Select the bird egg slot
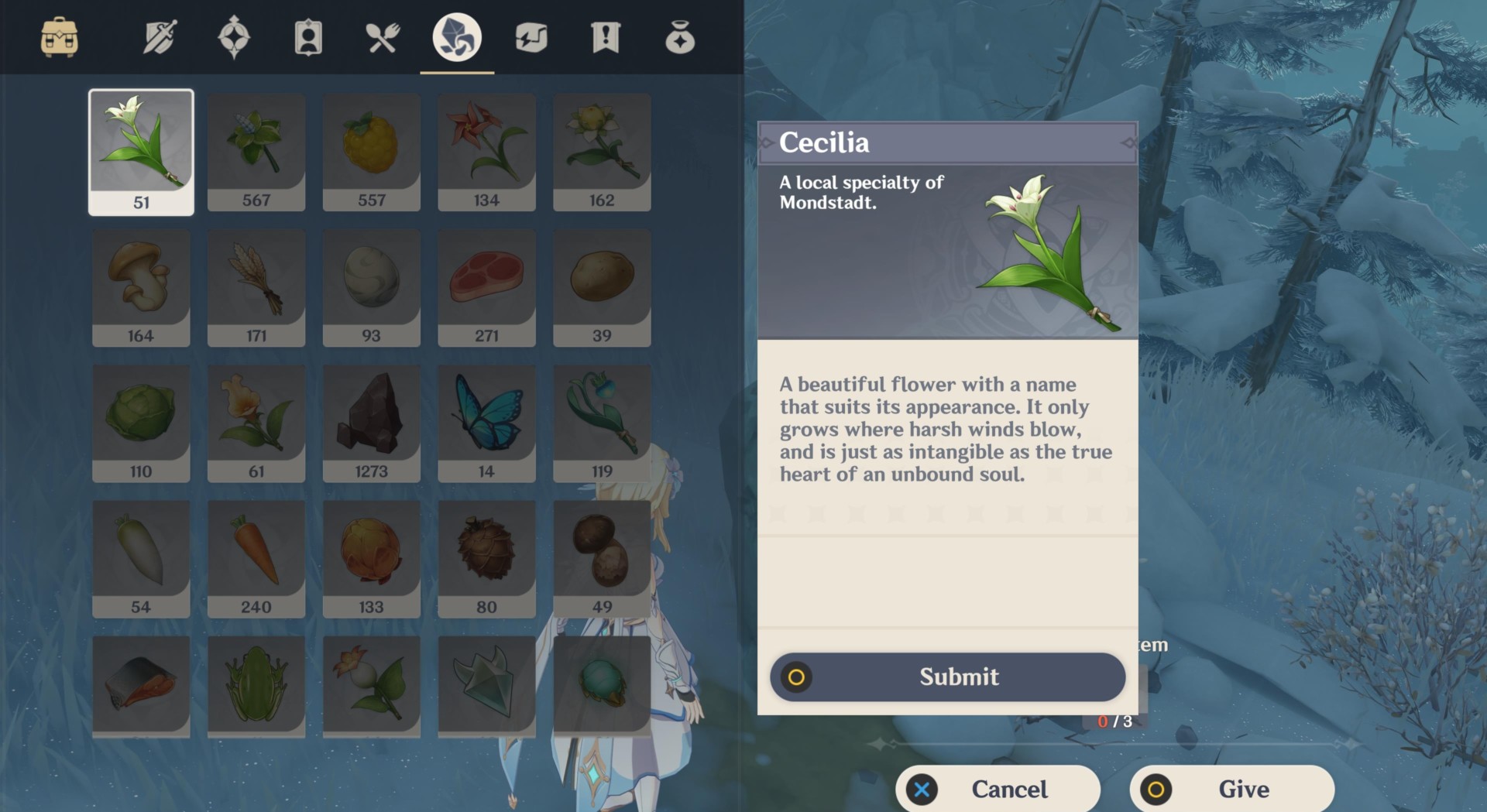The width and height of the screenshot is (1487, 812). (371, 288)
